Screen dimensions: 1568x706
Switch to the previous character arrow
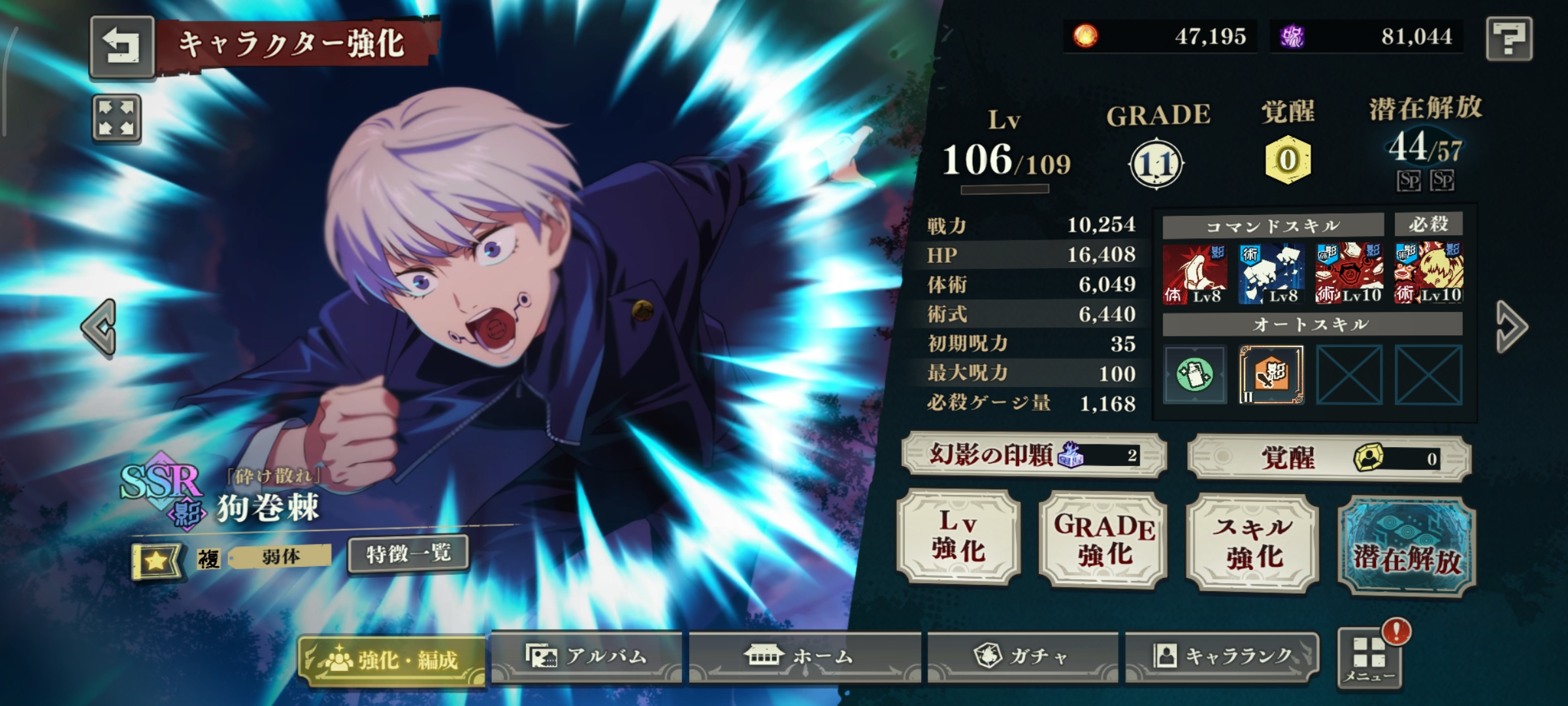click(99, 327)
